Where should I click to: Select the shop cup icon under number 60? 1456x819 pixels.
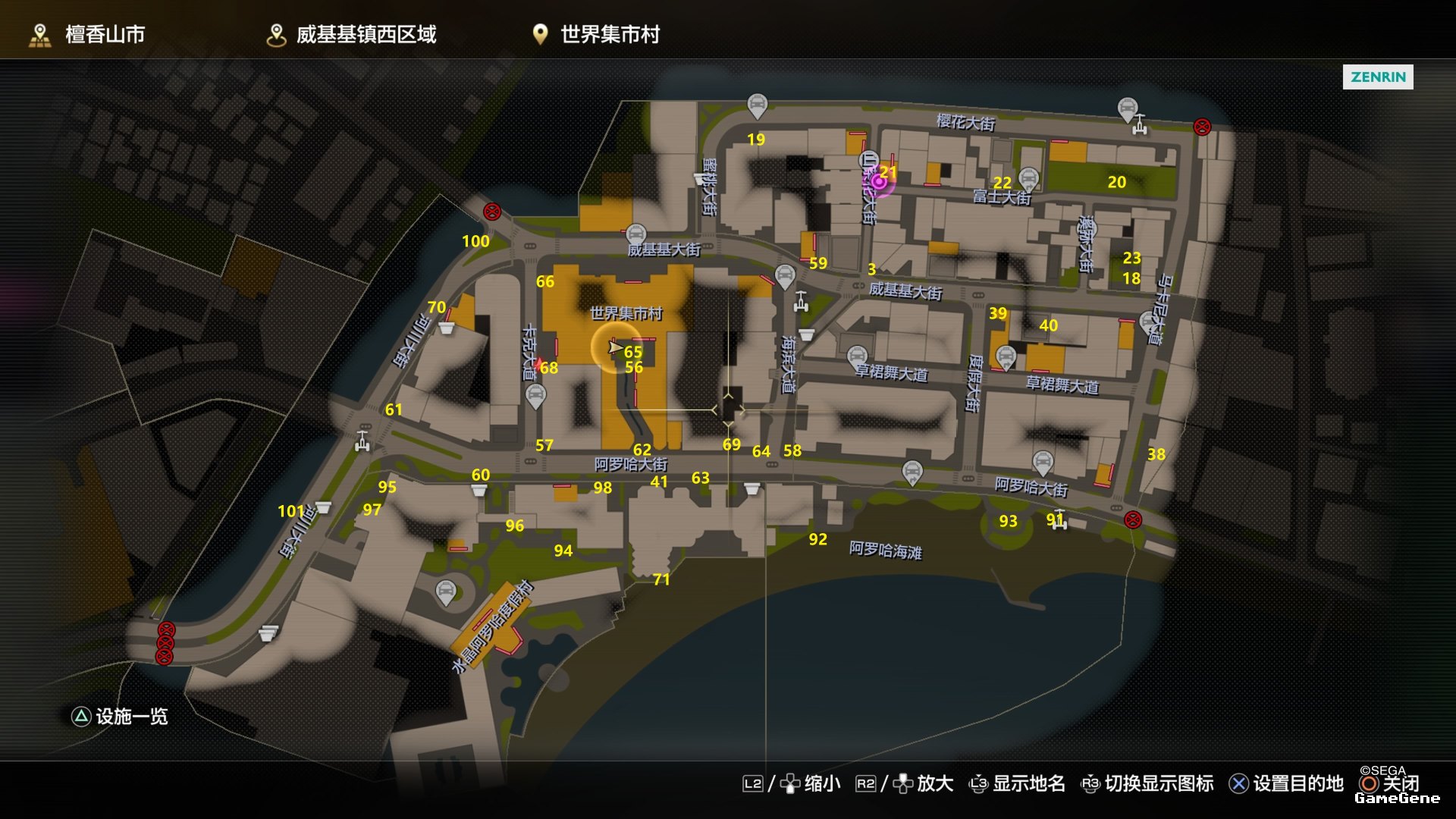tap(479, 491)
